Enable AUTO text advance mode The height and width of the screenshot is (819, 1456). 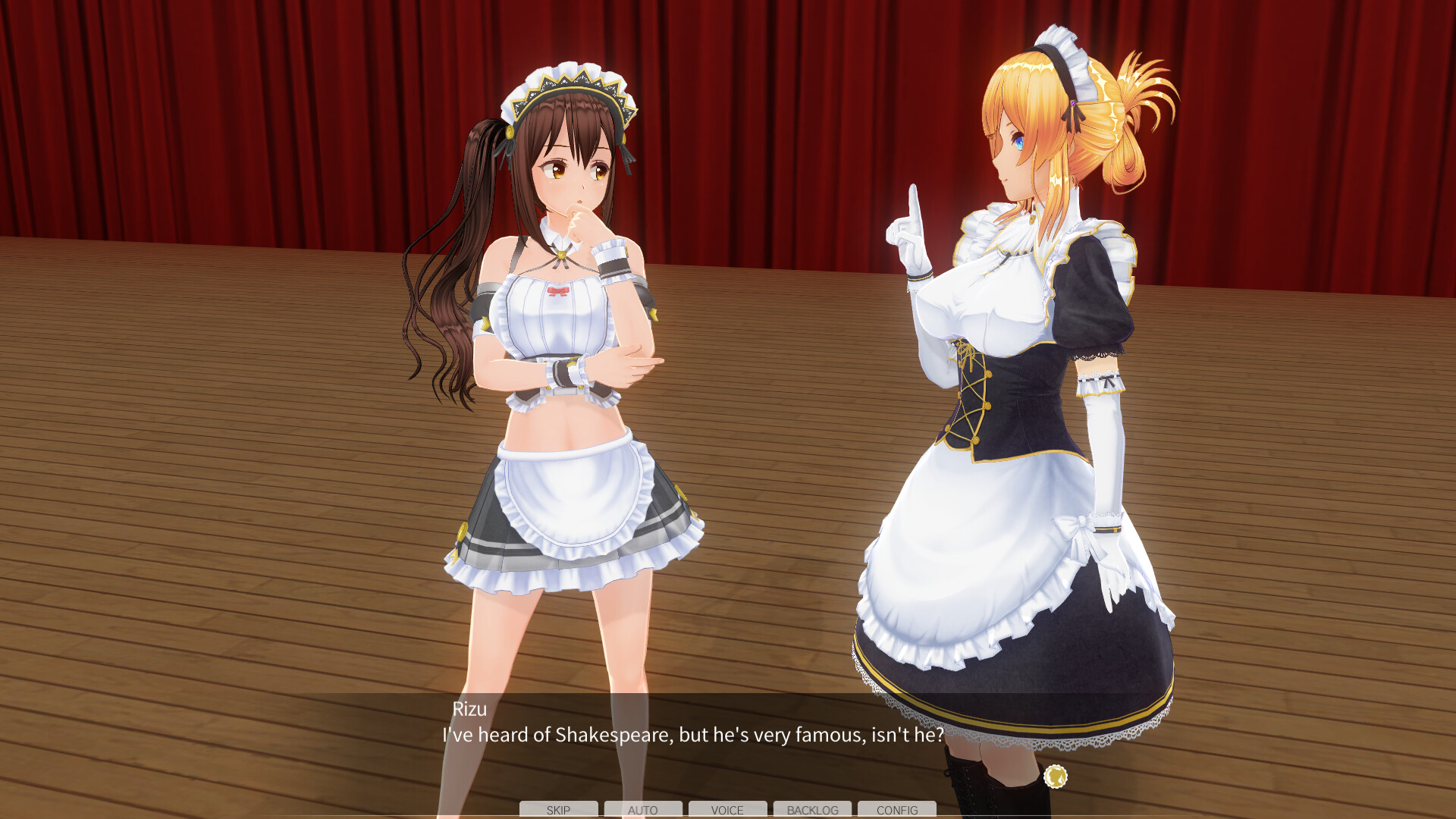tap(643, 810)
